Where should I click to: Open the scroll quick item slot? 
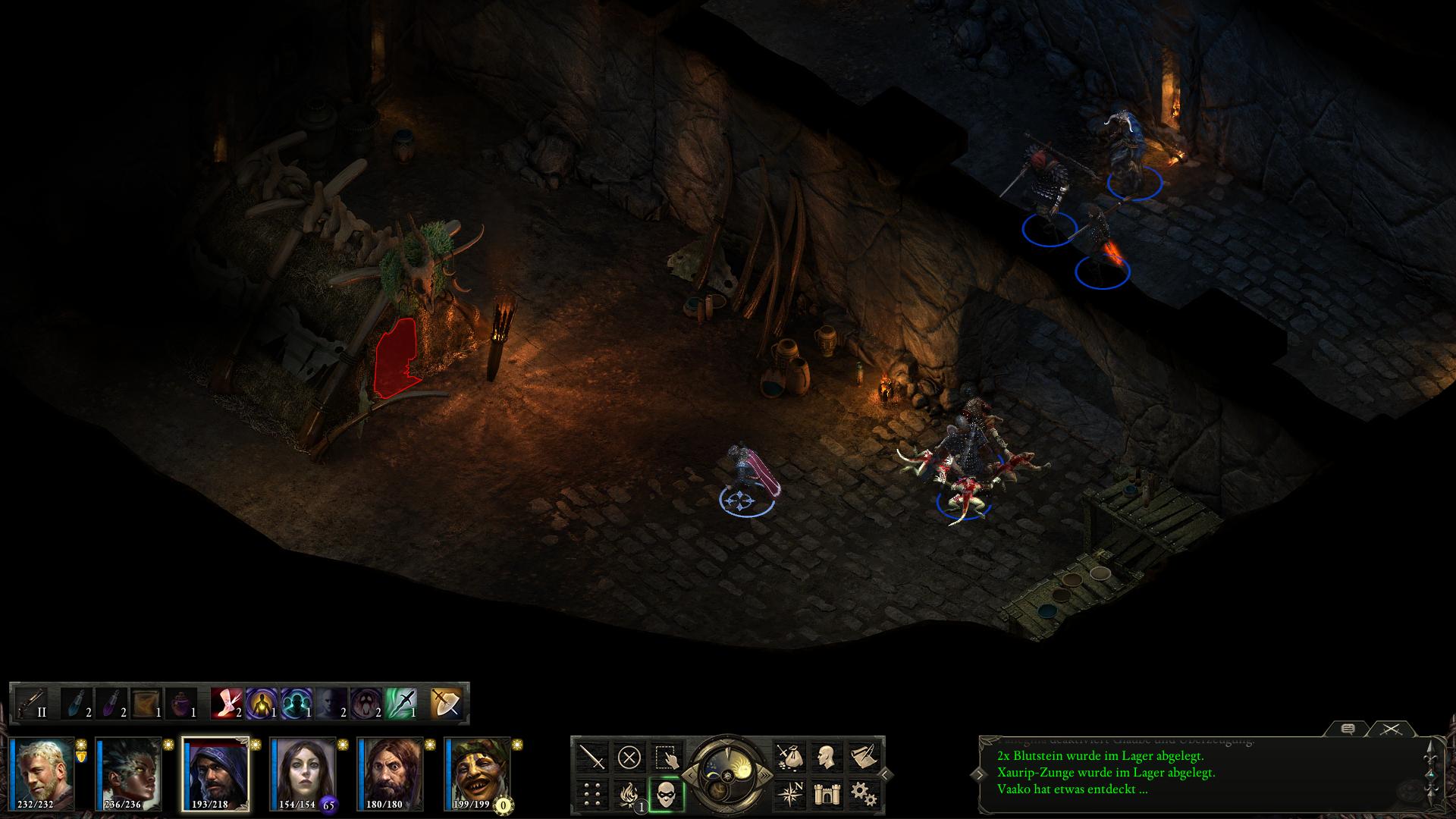point(145,703)
